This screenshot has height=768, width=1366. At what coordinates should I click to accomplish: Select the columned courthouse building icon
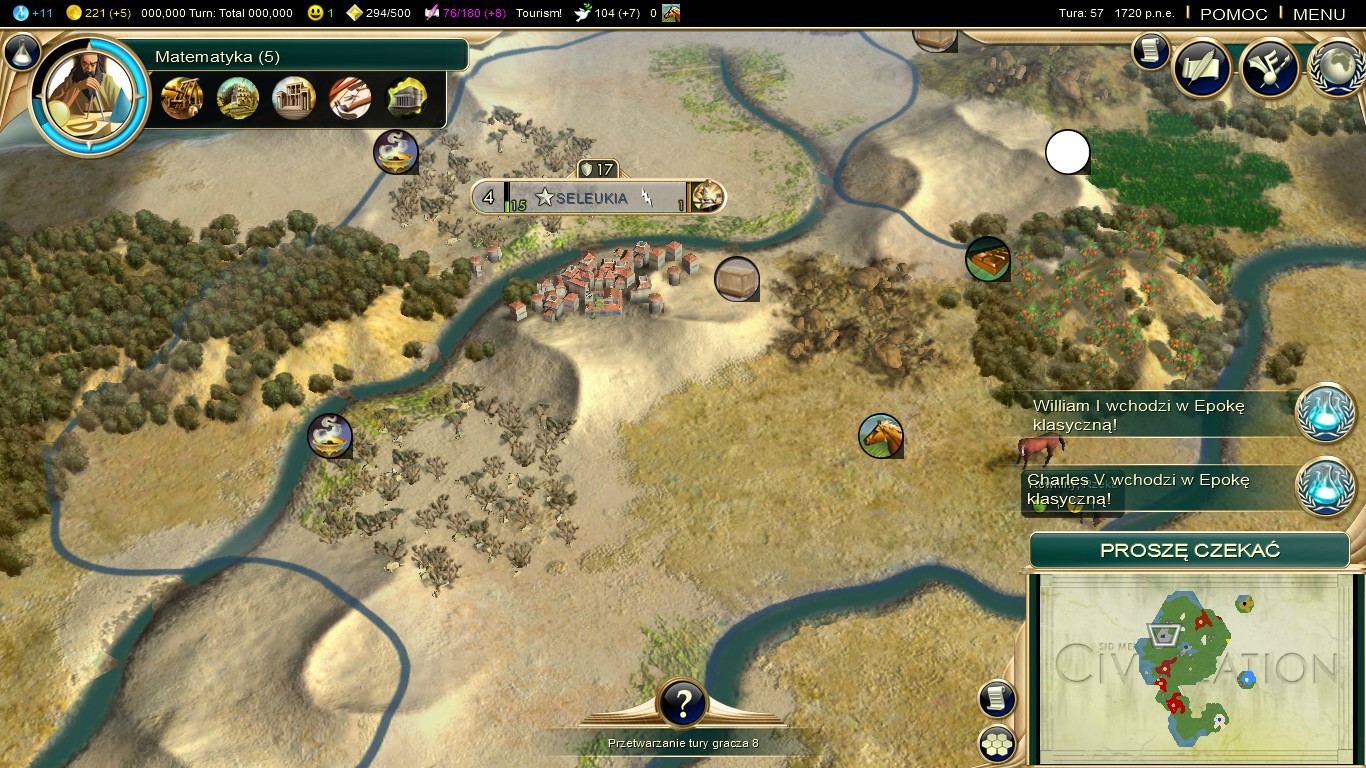pos(294,98)
